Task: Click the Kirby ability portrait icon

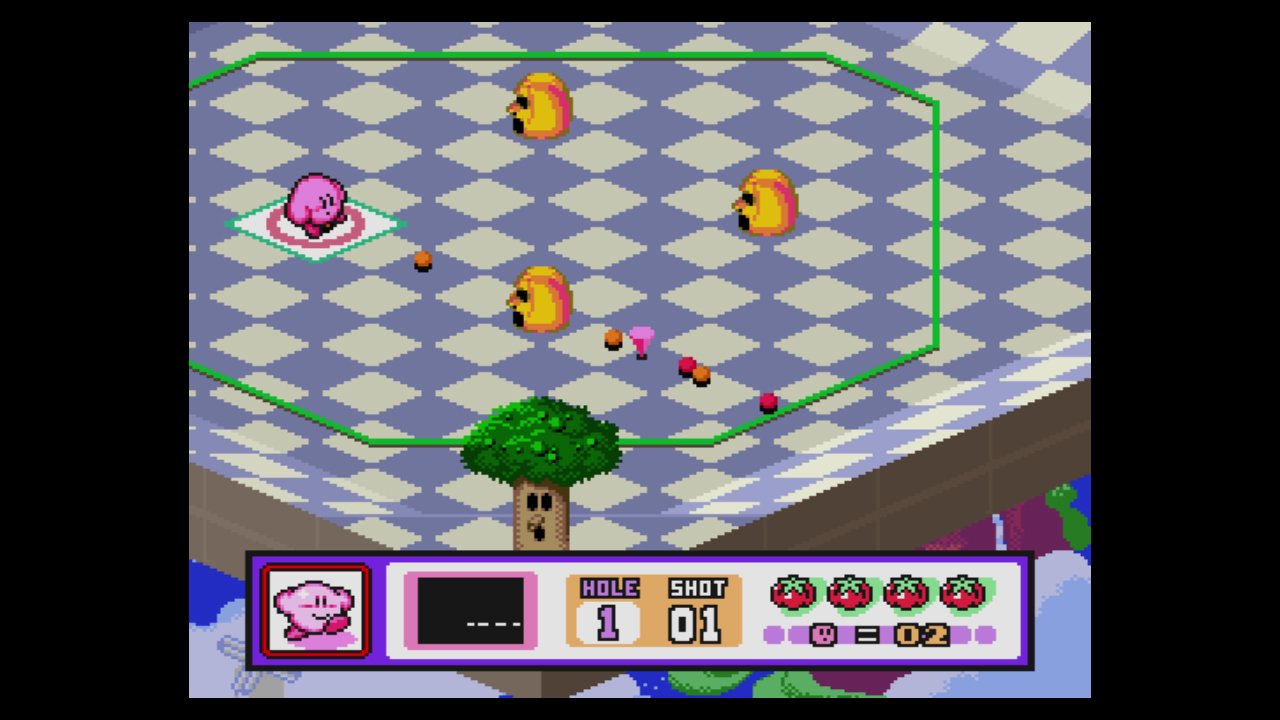Action: point(316,610)
